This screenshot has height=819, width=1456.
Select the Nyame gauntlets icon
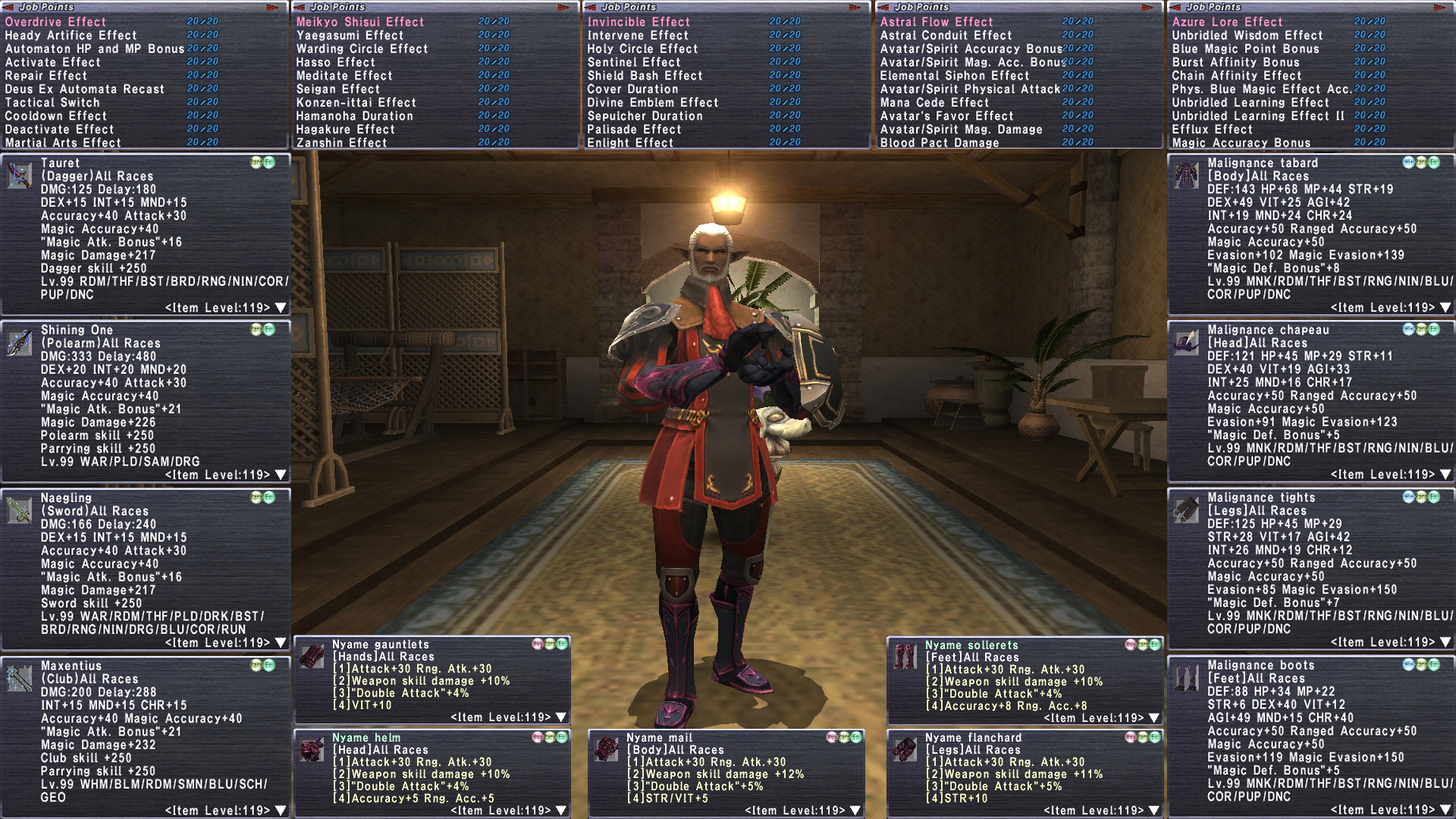click(x=312, y=656)
